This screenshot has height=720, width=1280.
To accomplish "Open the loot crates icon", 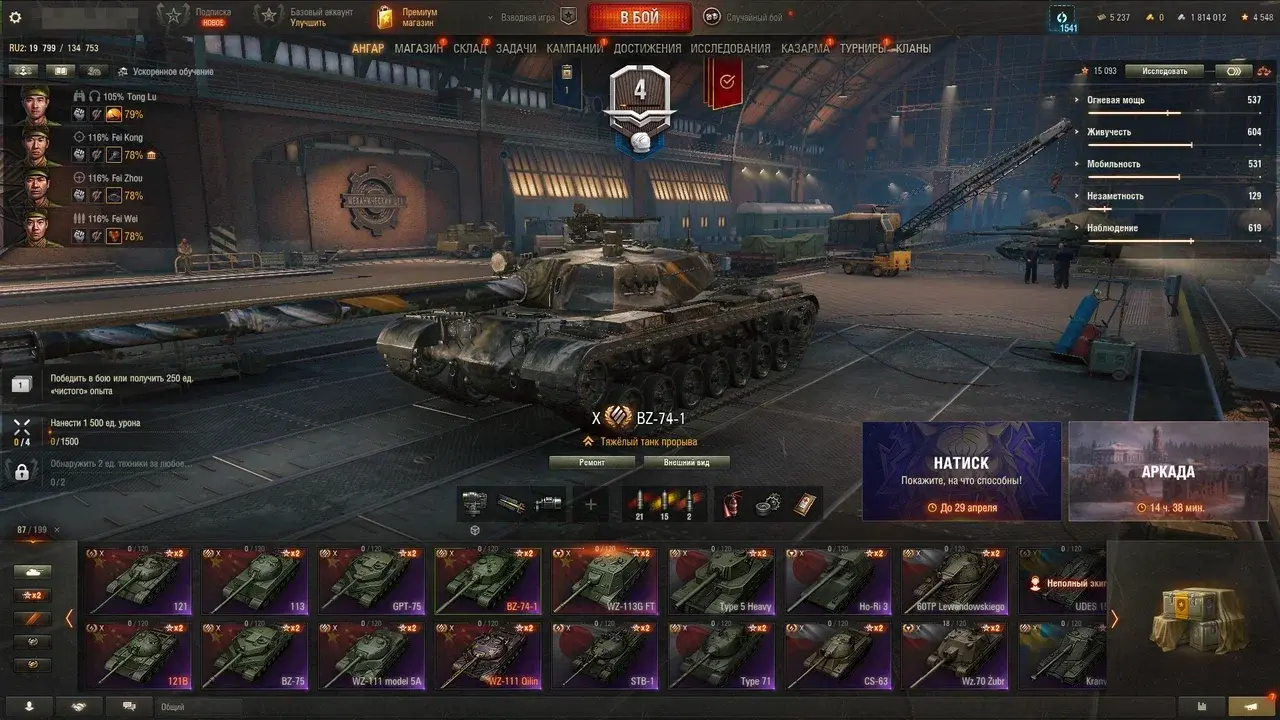I will pos(1191,619).
